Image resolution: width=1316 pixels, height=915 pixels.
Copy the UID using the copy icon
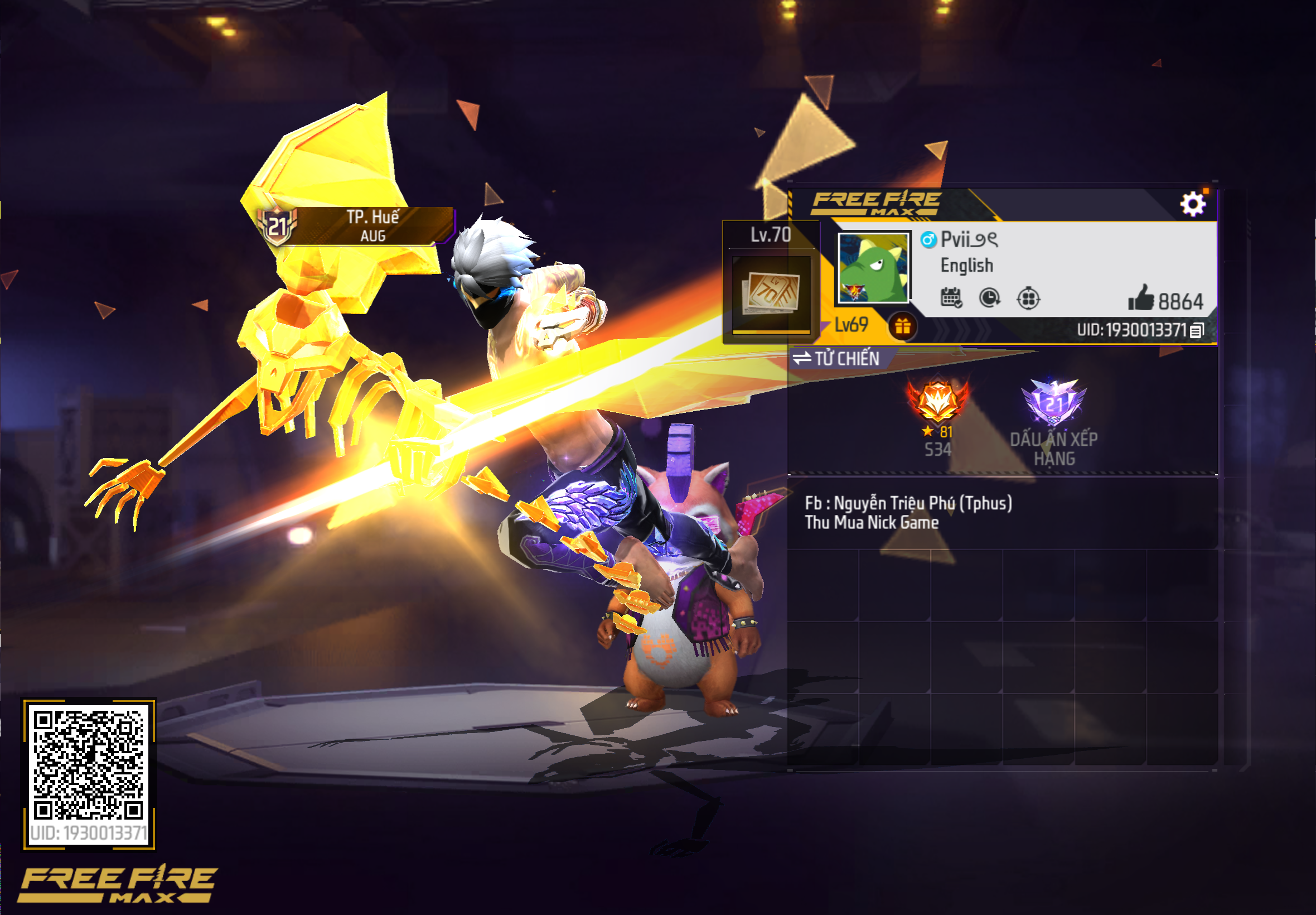pyautogui.click(x=1196, y=330)
